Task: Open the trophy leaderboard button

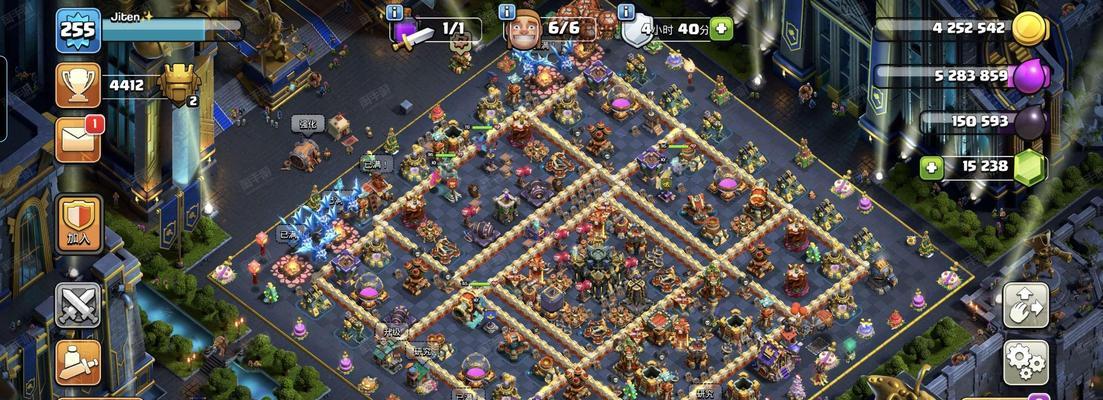Action: [77, 85]
